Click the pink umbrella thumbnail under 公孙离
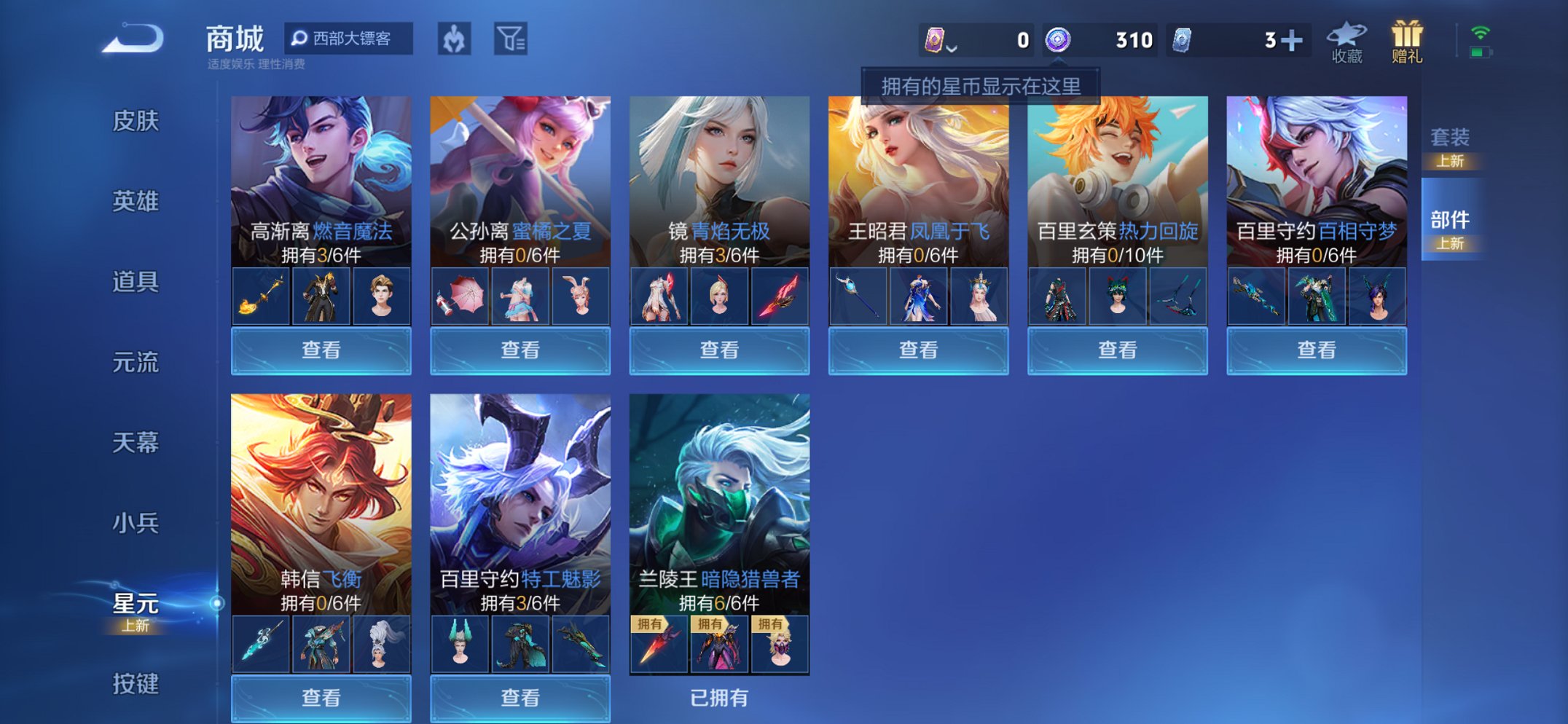Image resolution: width=1568 pixels, height=724 pixels. pyautogui.click(x=460, y=296)
